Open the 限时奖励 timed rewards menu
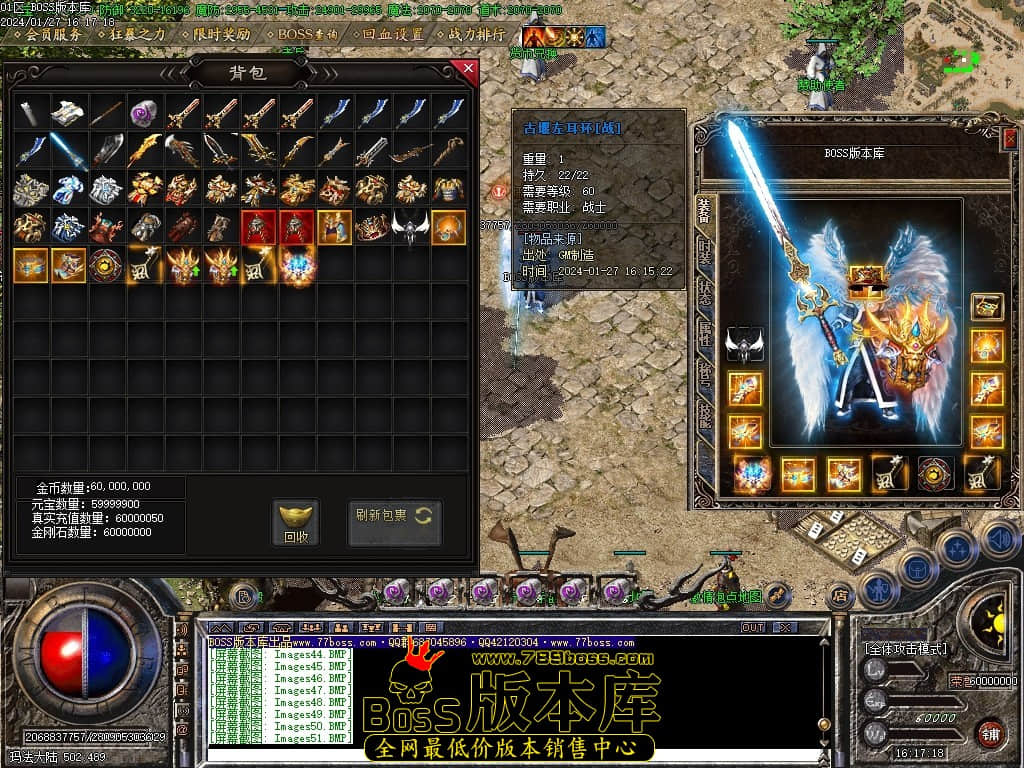Image resolution: width=1024 pixels, height=768 pixels. [220, 34]
